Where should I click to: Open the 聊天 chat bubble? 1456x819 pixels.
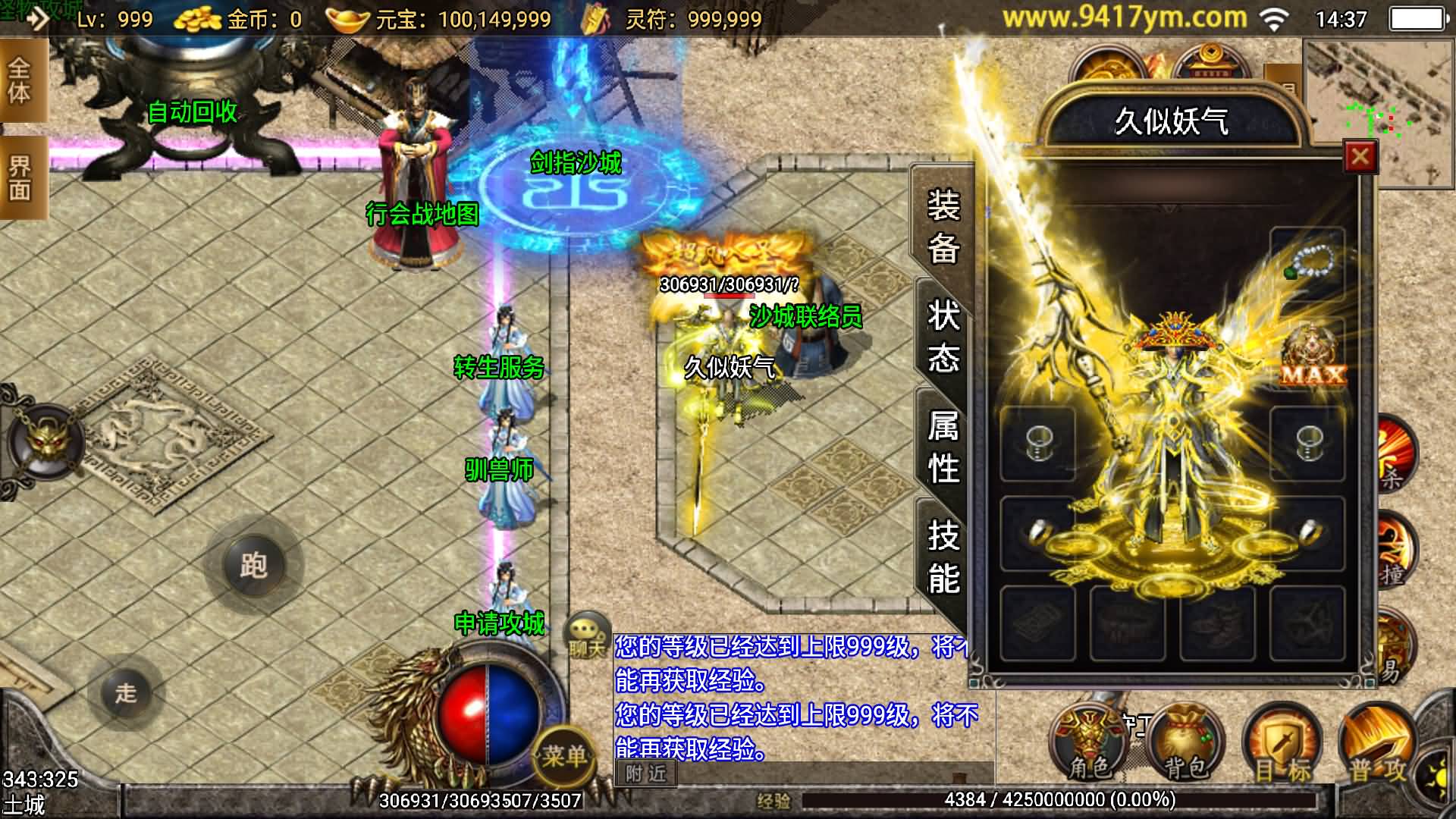[x=587, y=634]
